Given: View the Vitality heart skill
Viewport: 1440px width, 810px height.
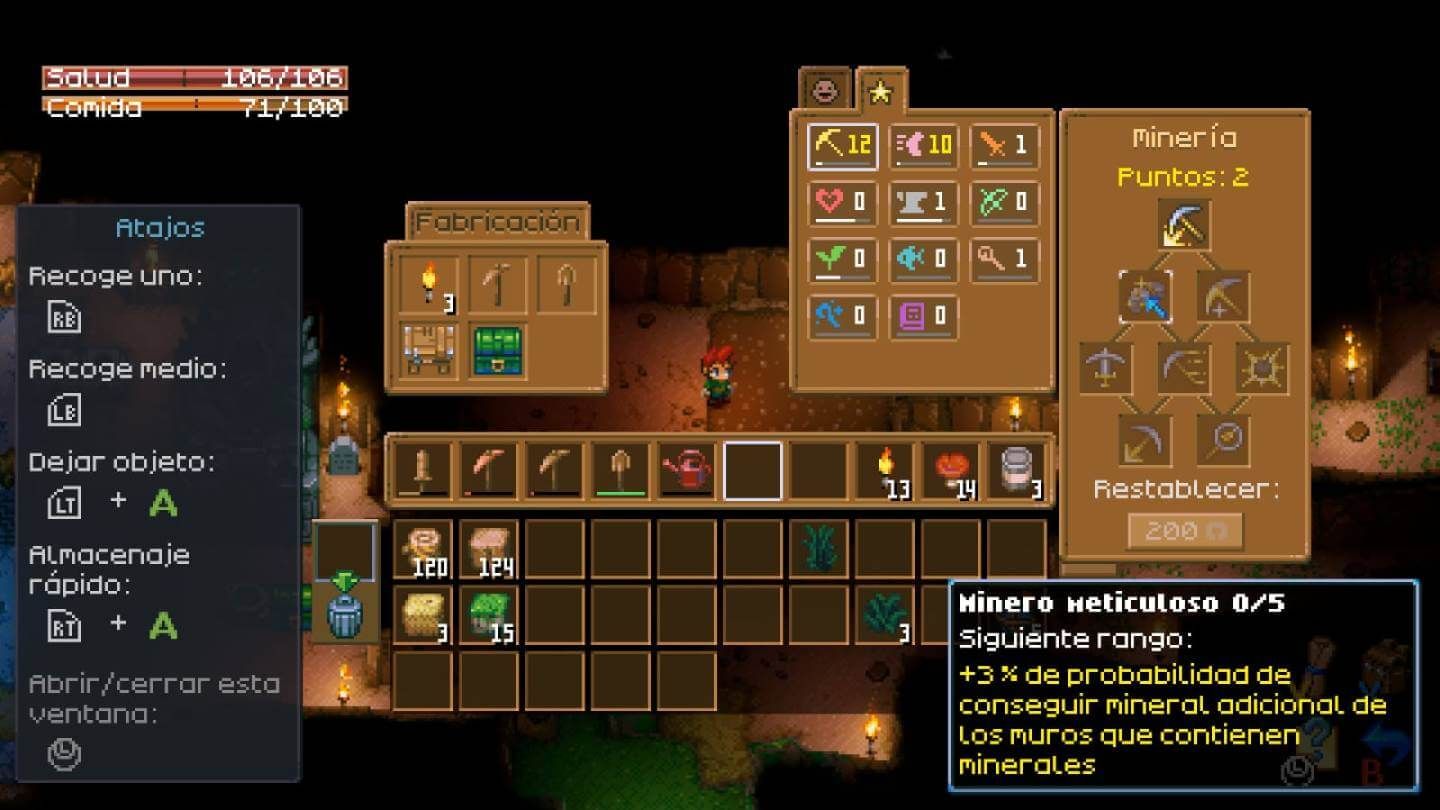Looking at the screenshot, I should [x=841, y=204].
